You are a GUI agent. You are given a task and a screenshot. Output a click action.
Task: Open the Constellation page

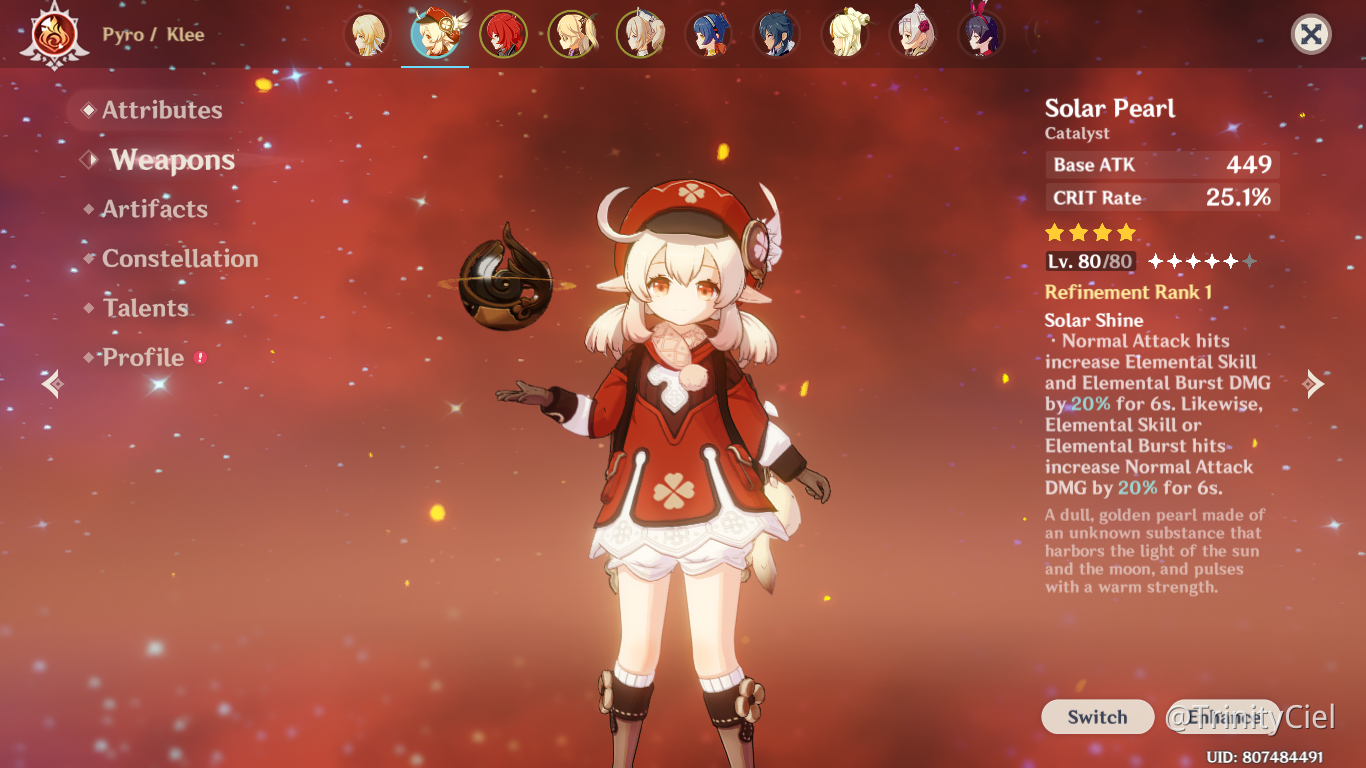179,259
